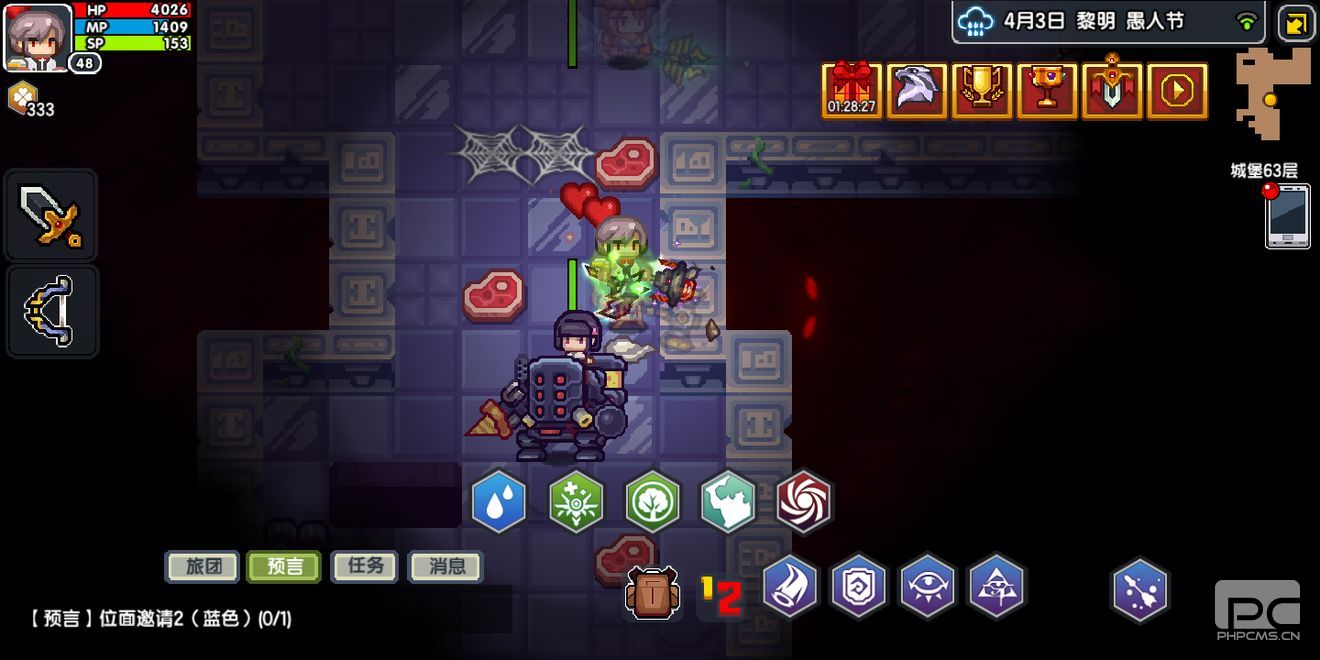Switch to the 旅团 chat tab

click(x=201, y=567)
